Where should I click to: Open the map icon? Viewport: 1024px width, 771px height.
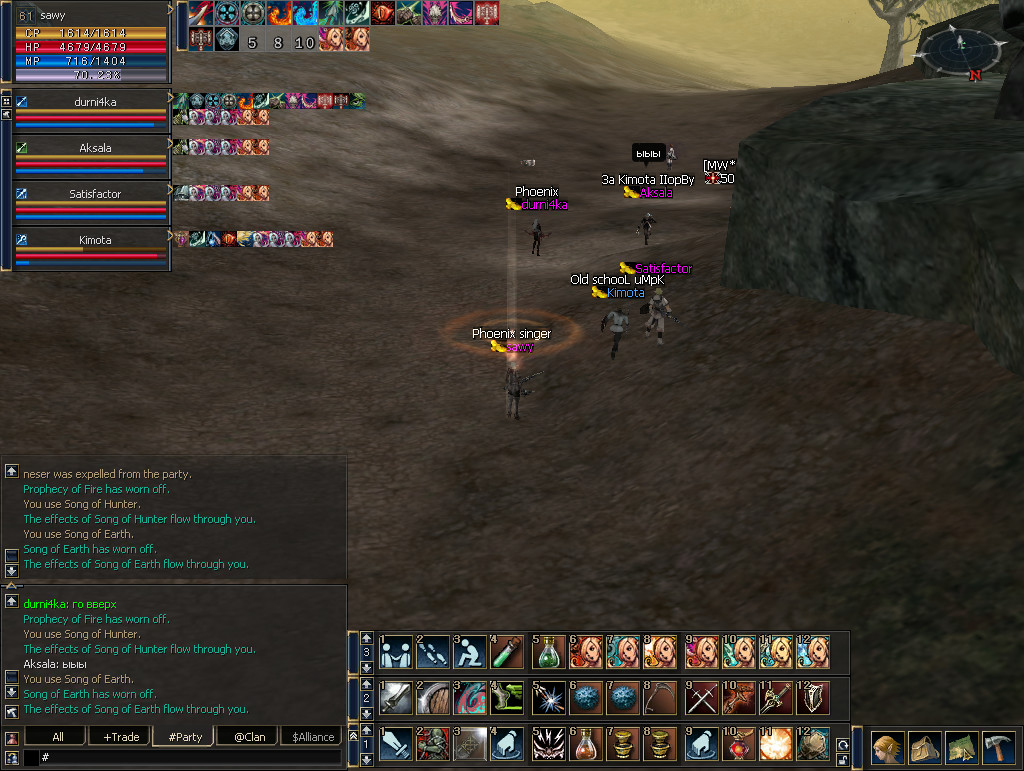click(963, 749)
